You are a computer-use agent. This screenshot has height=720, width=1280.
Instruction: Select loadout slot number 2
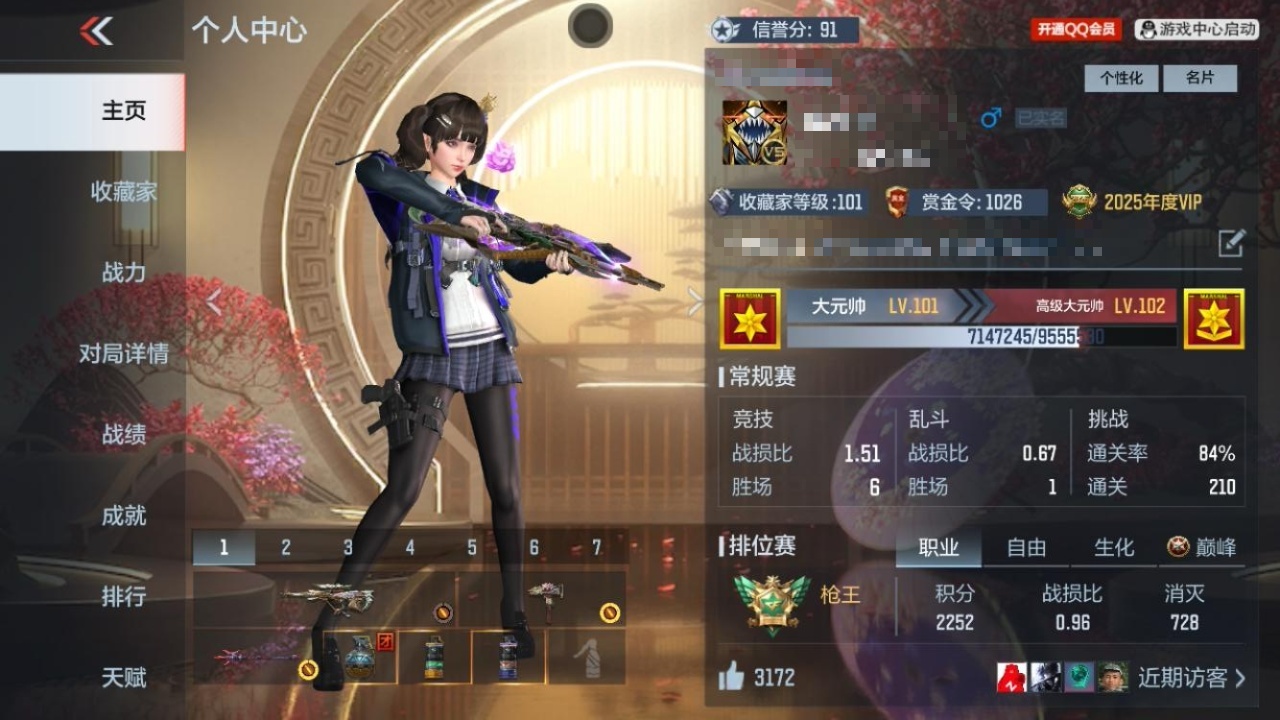286,547
